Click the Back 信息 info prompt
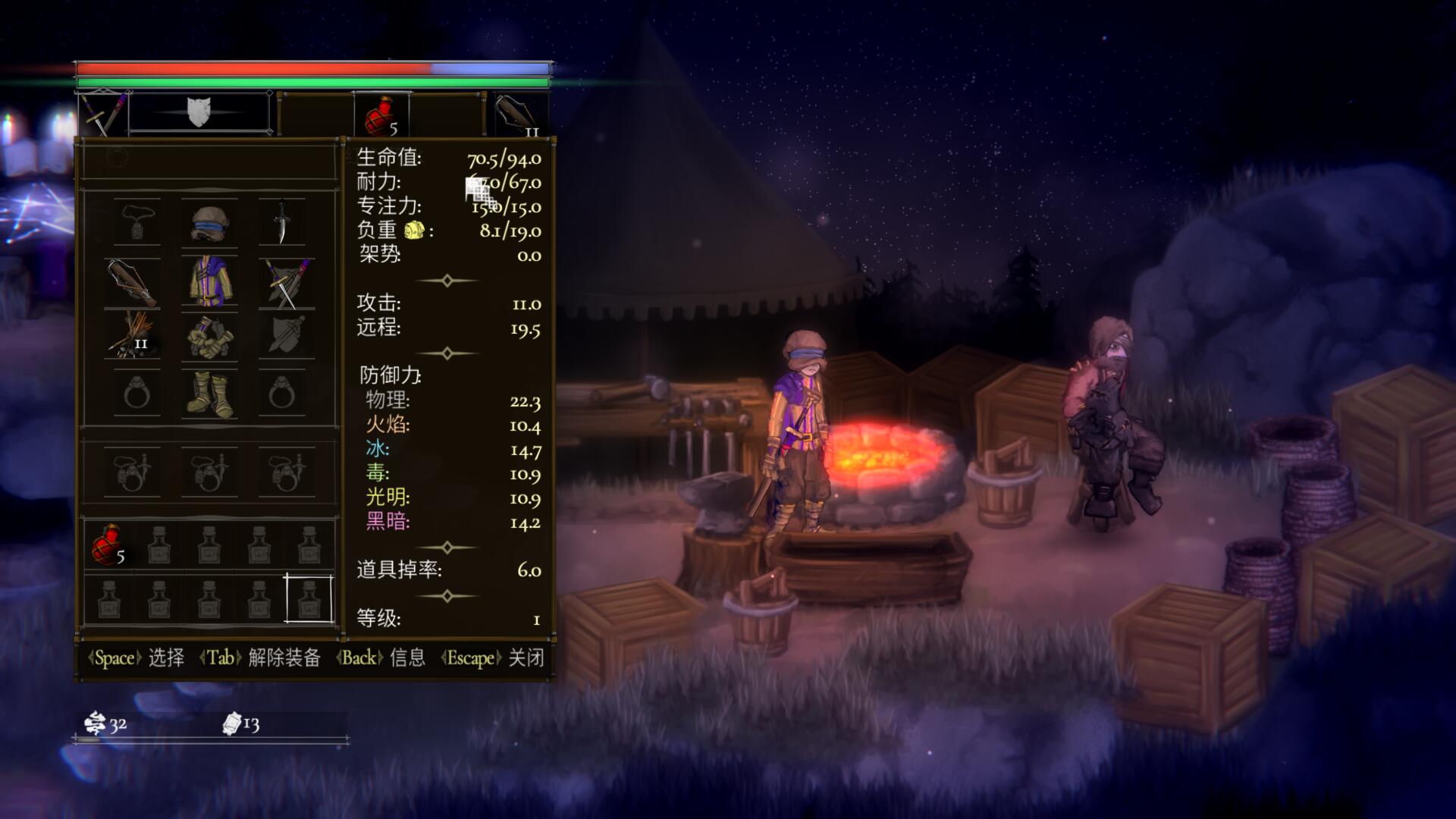 point(378,659)
